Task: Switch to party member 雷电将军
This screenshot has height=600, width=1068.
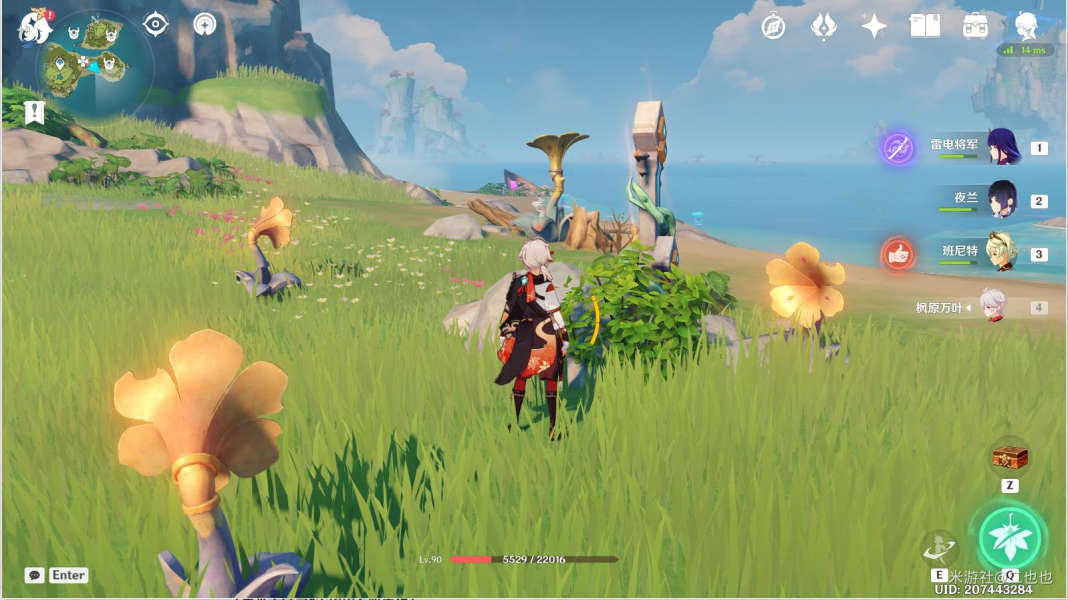Action: [x=1003, y=147]
